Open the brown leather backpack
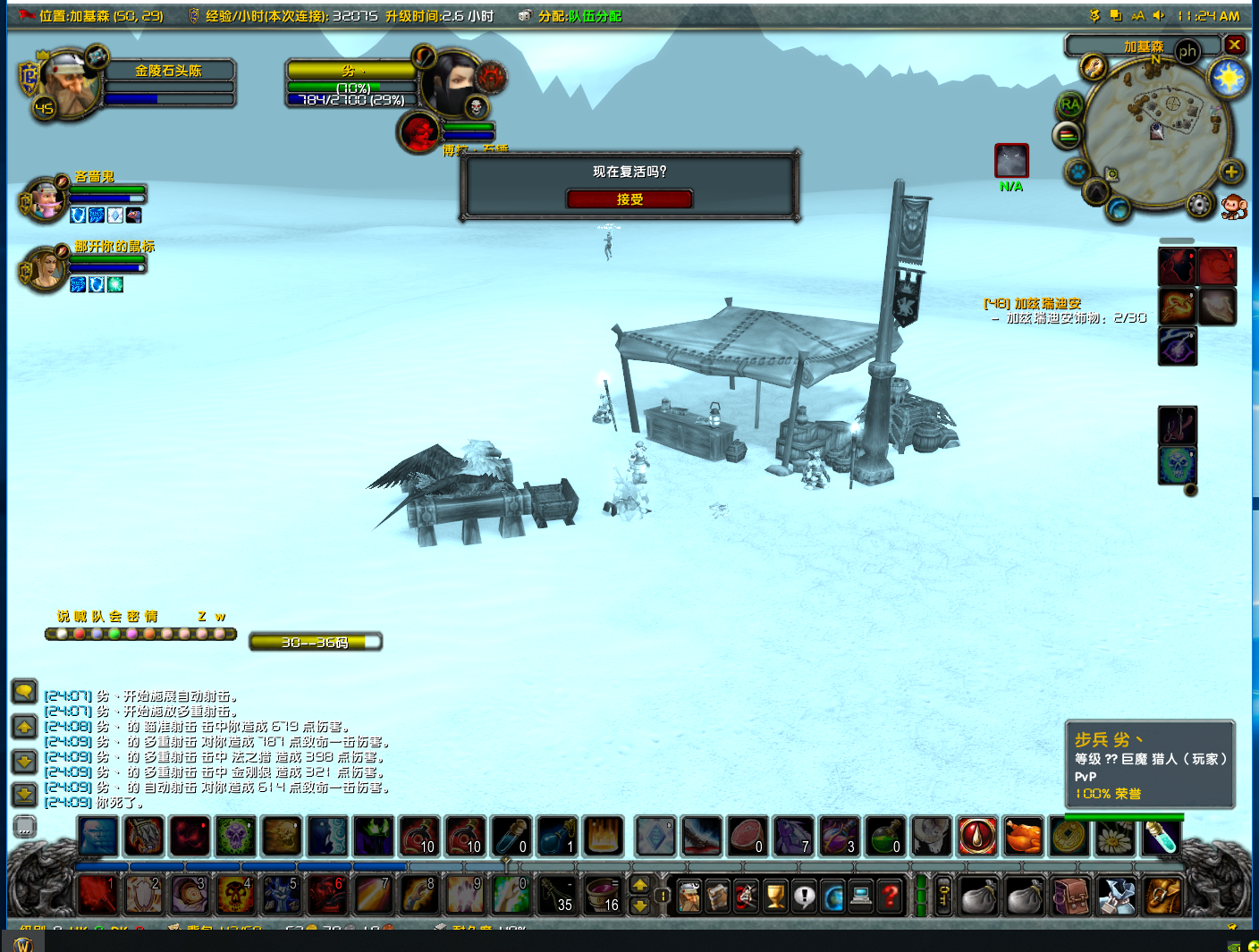Image resolution: width=1259 pixels, height=952 pixels. (1071, 895)
